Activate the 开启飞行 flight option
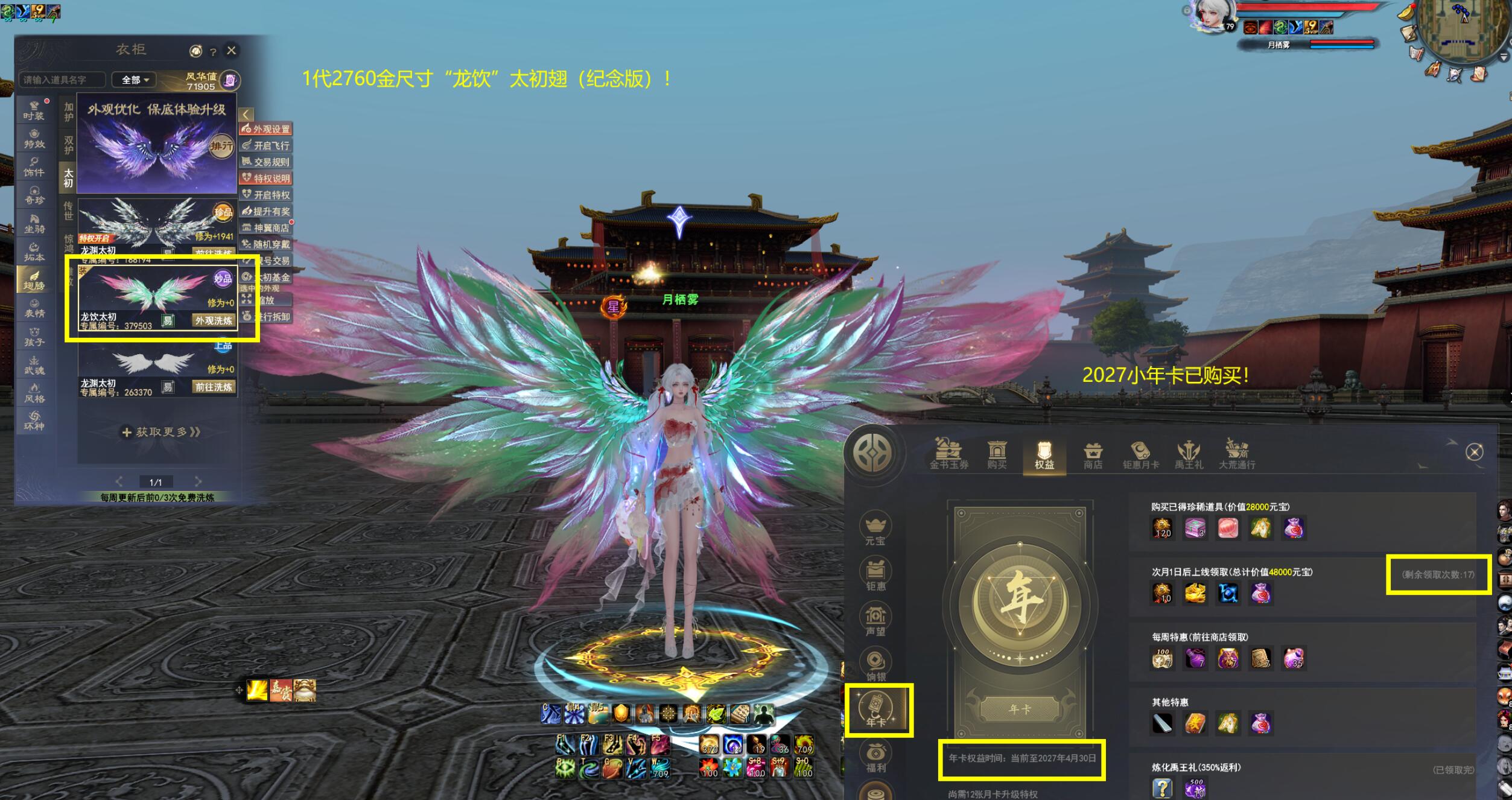 pyautogui.click(x=266, y=145)
